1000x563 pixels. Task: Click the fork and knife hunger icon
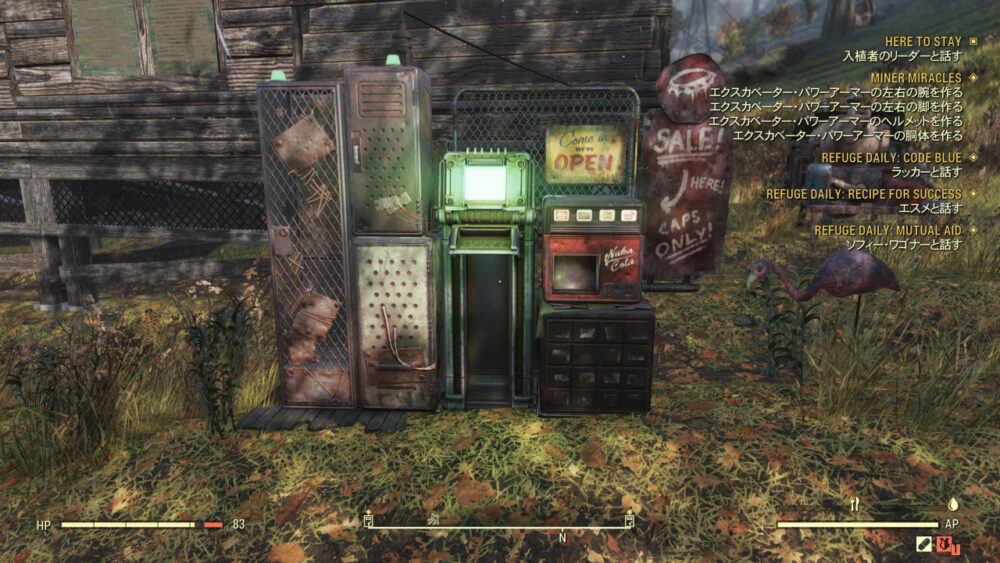(x=854, y=505)
